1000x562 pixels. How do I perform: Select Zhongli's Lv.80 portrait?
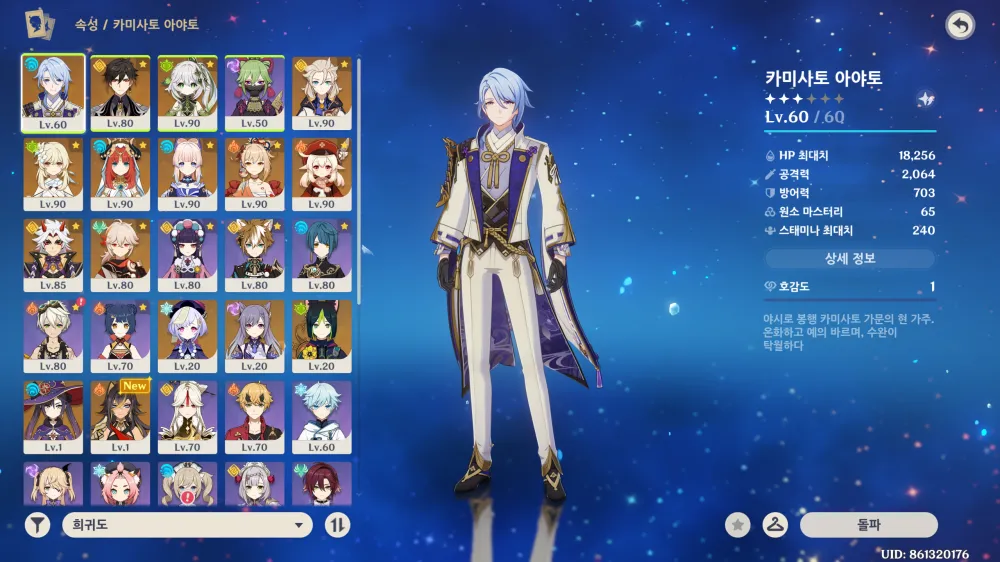coord(121,92)
